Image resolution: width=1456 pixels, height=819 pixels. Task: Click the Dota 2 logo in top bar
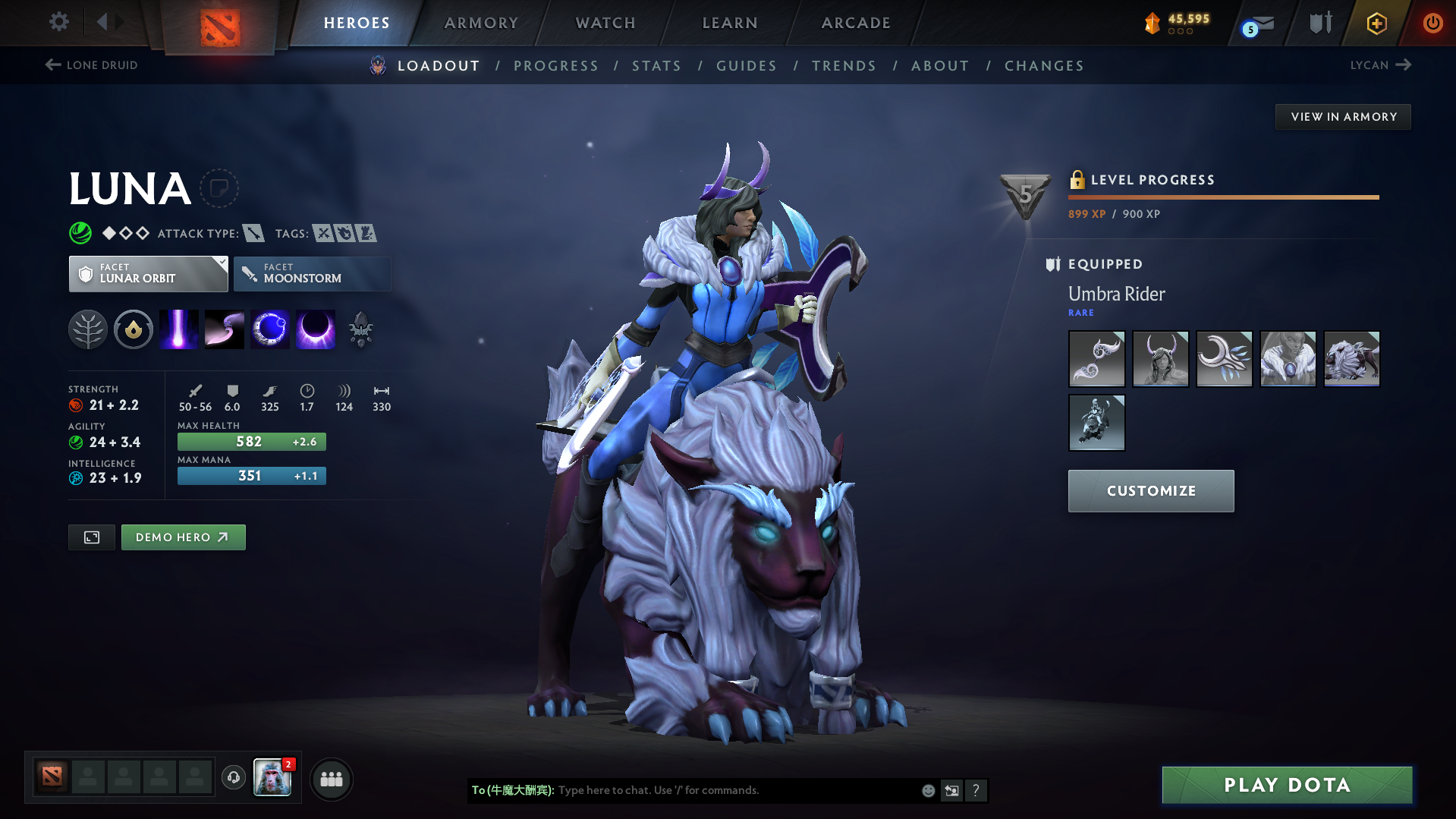220,21
